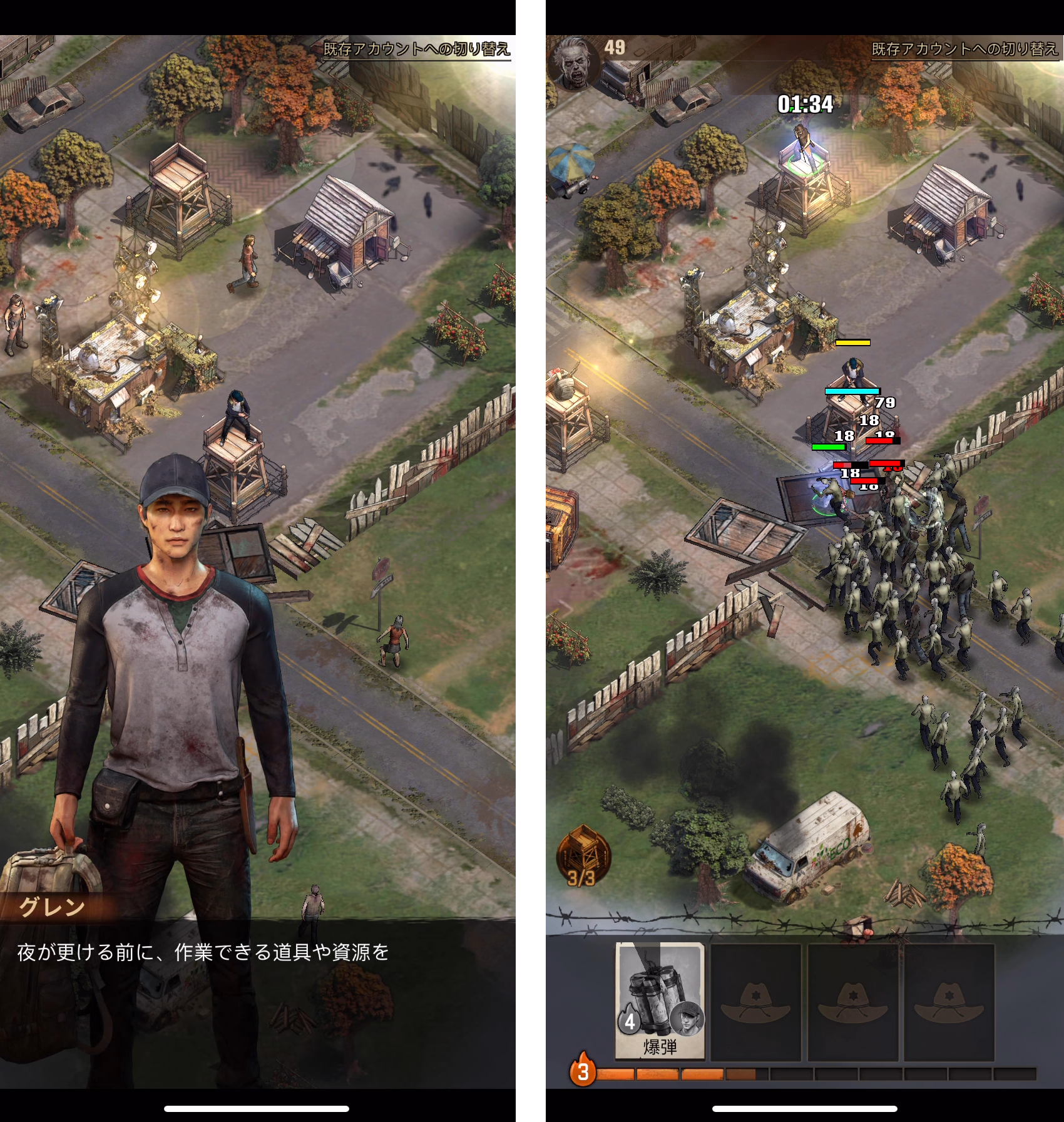Screen dimensions: 1064x1122
Task: Tap the watchtower 3/3 icon
Action: 583,857
